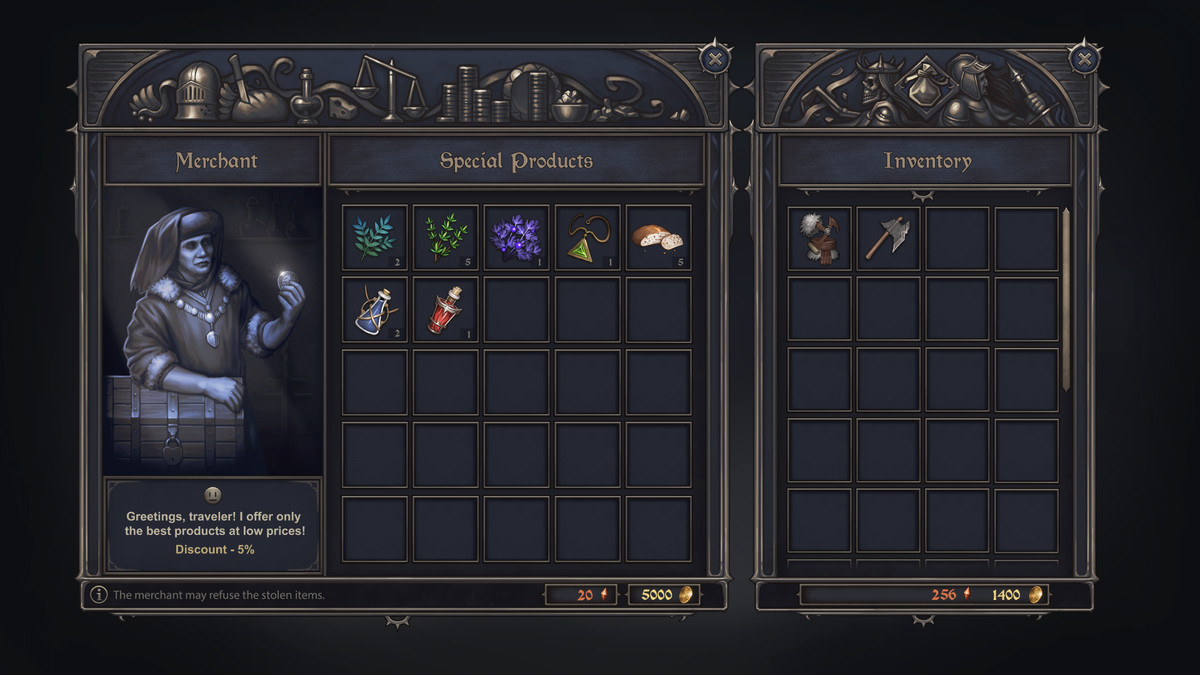
Task: Select the fur gloves in inventory
Action: click(x=820, y=239)
